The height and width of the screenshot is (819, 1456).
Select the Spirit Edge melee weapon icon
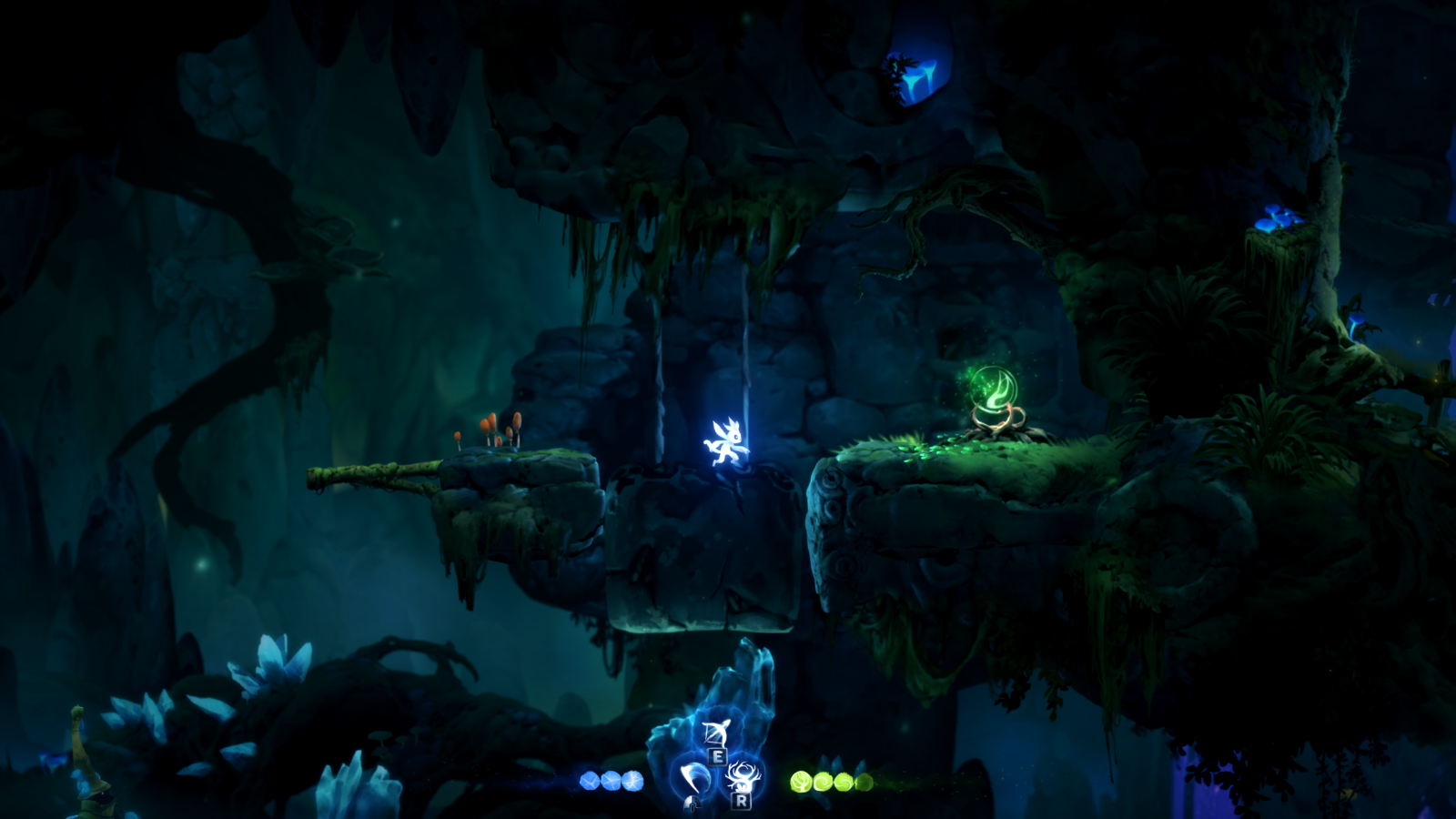pyautogui.click(x=694, y=780)
